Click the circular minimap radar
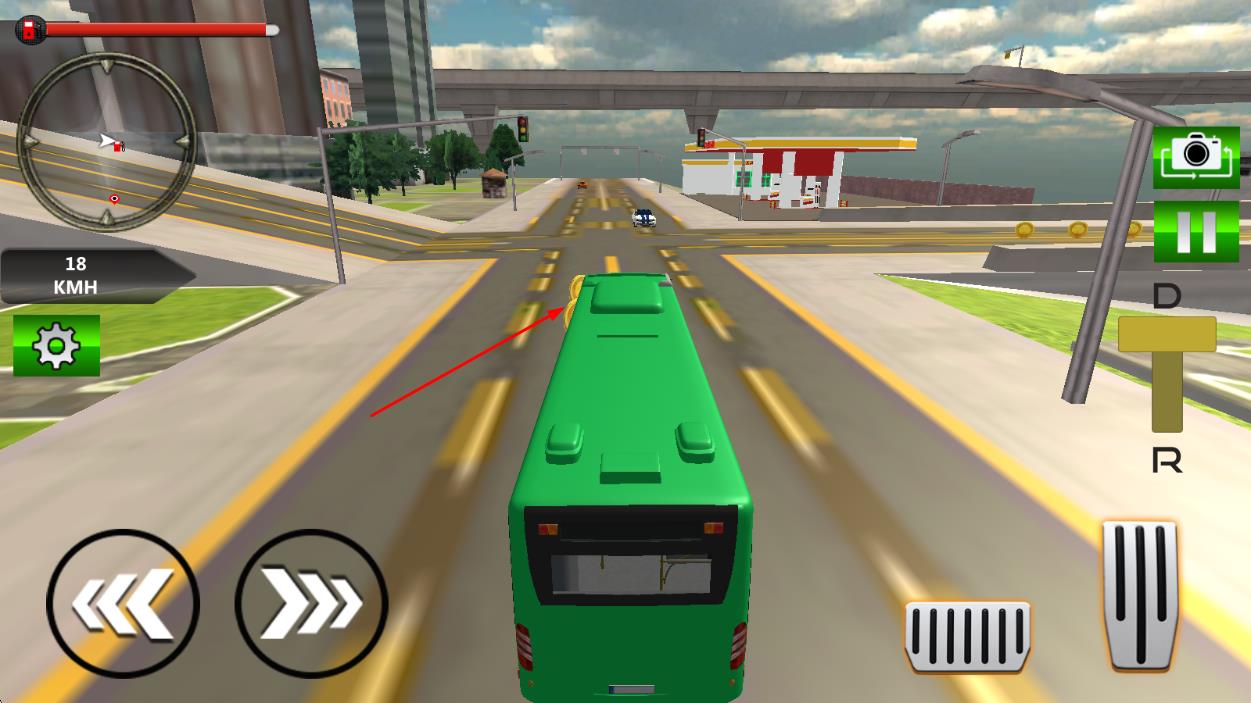The height and width of the screenshot is (703, 1251). 107,142
